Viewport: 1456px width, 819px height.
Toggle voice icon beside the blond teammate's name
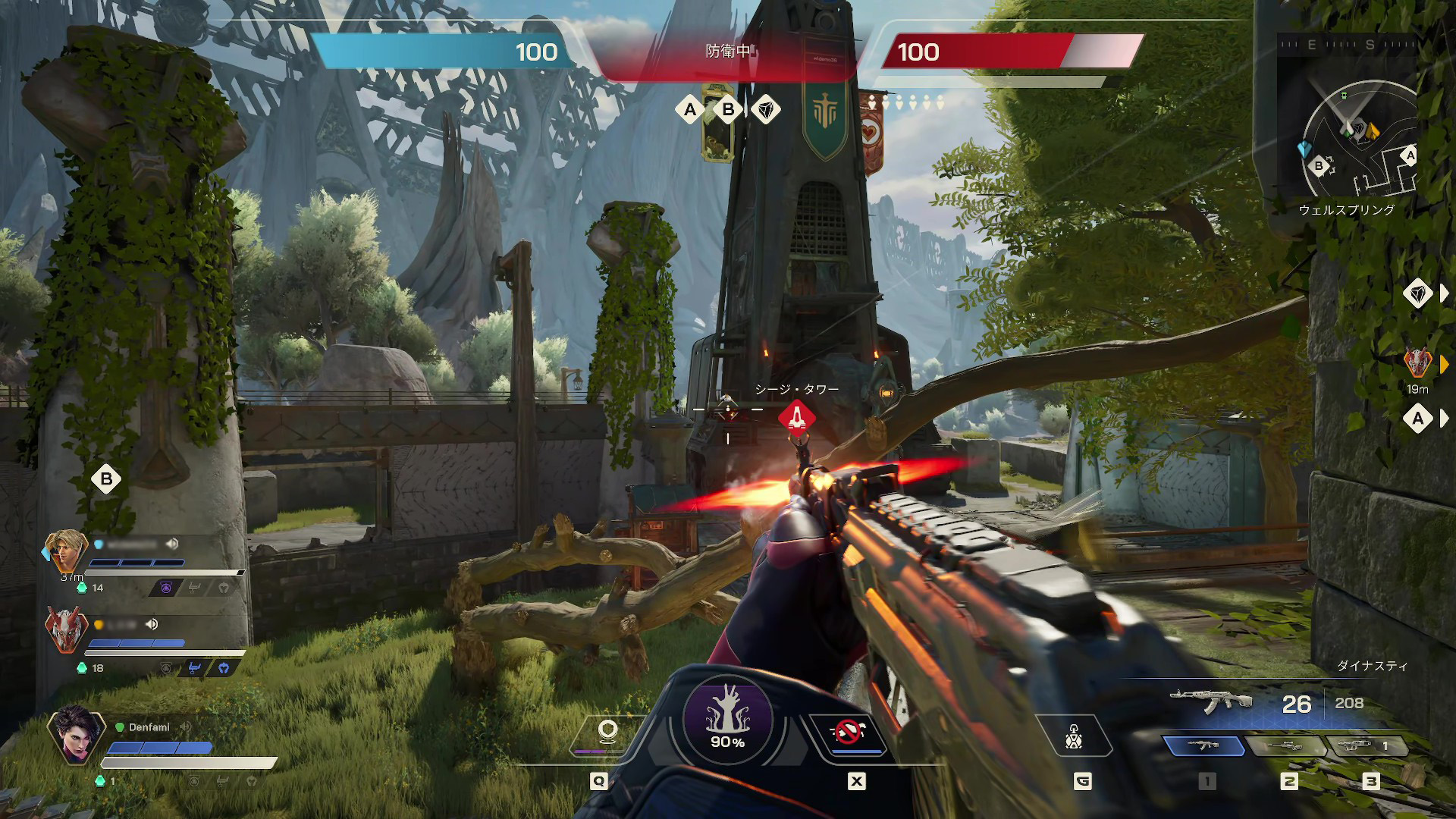(173, 544)
